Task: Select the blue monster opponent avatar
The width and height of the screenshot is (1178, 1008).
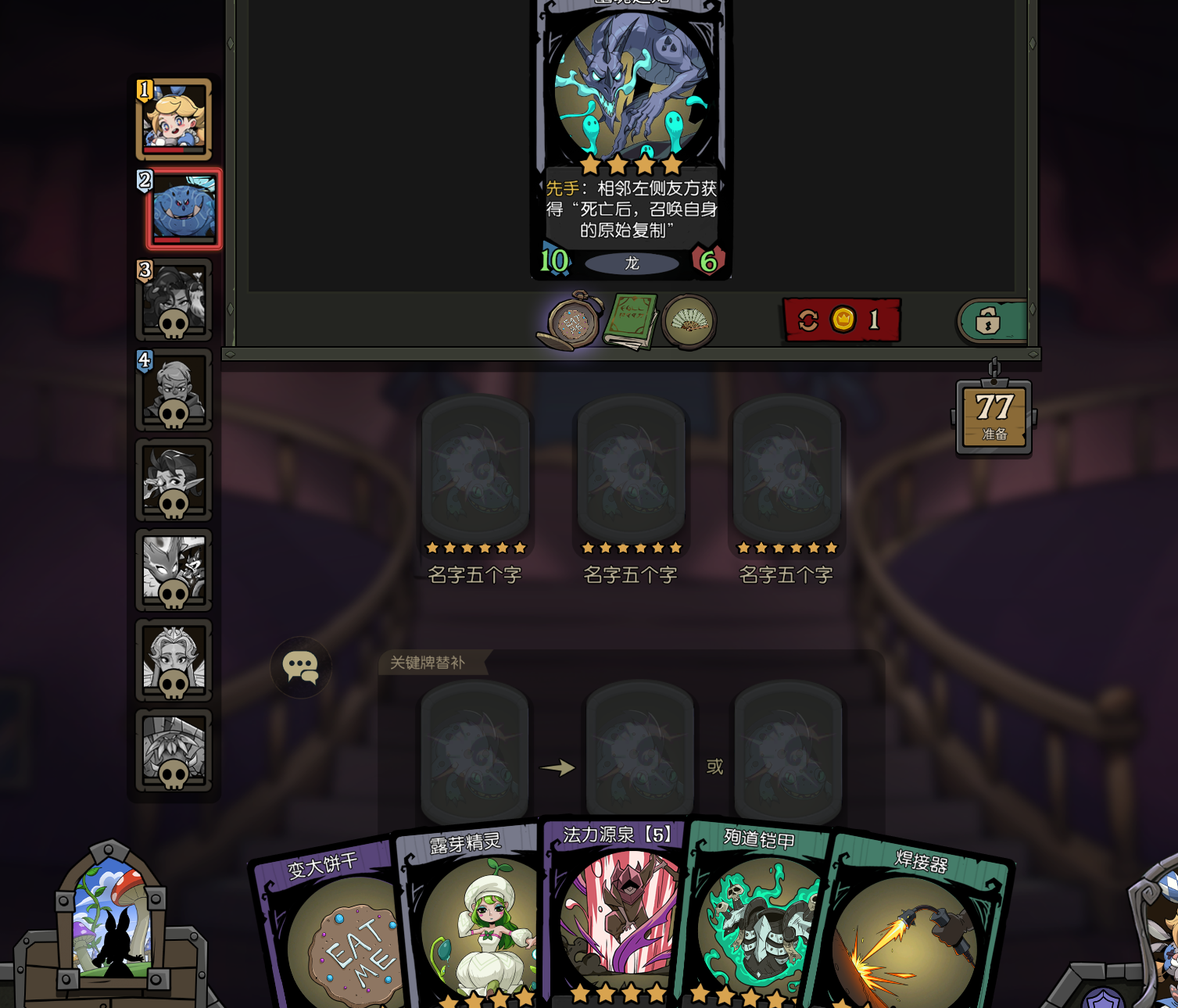Action: click(x=184, y=209)
